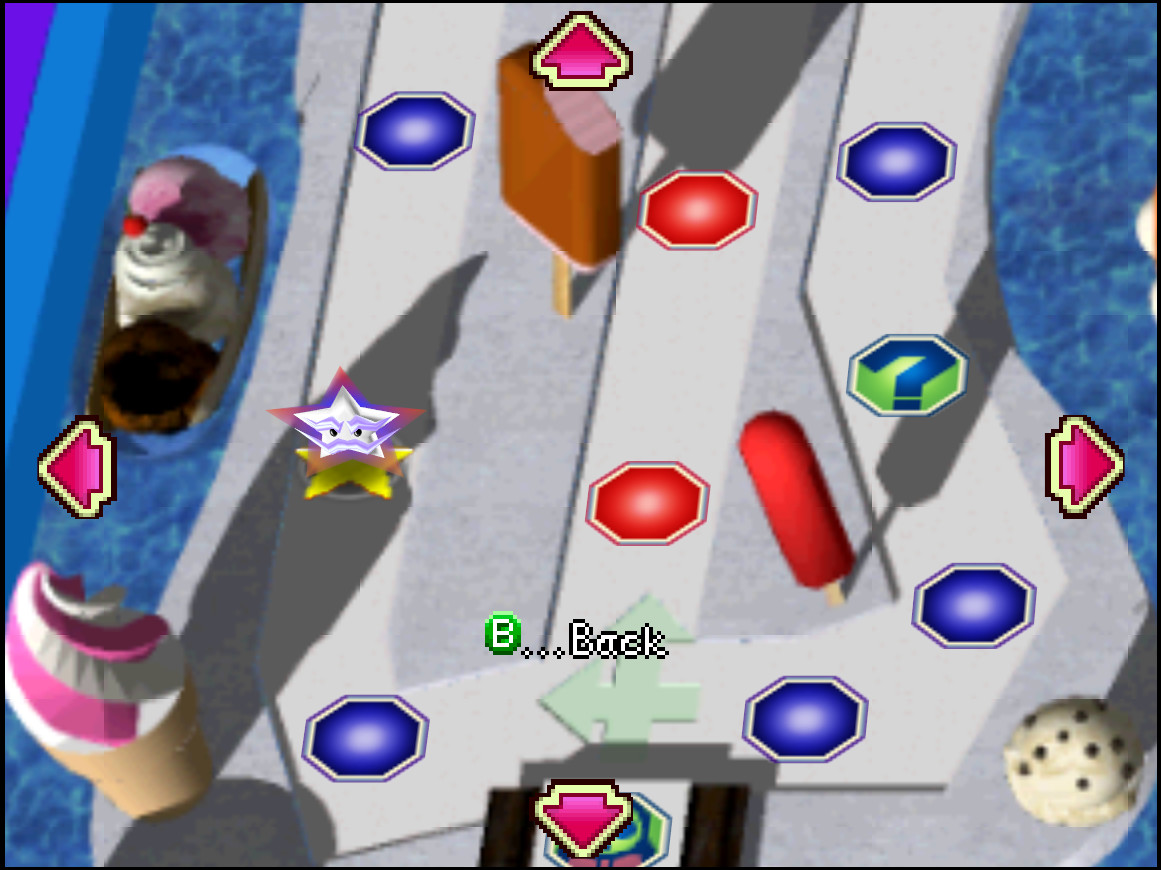Viewport: 1161px width, 870px height.
Task: Click the pink down arrow
Action: click(583, 817)
